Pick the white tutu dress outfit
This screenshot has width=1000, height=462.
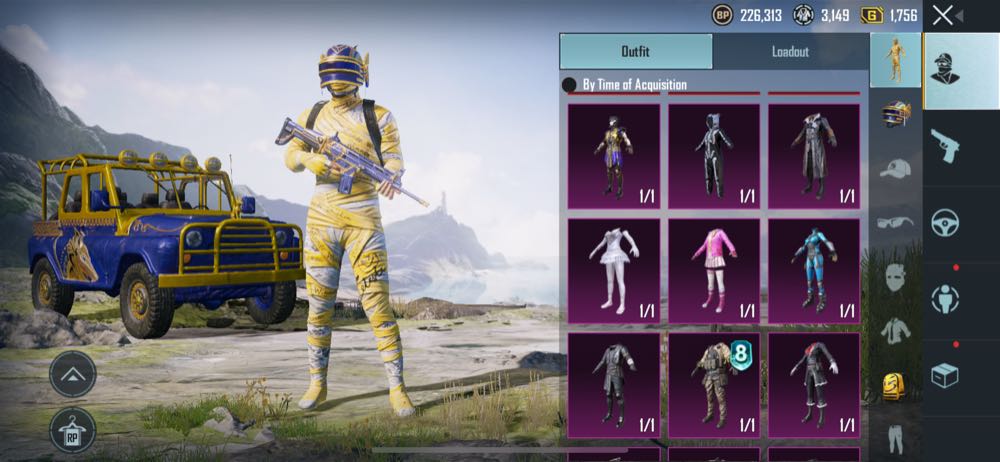tap(613, 270)
